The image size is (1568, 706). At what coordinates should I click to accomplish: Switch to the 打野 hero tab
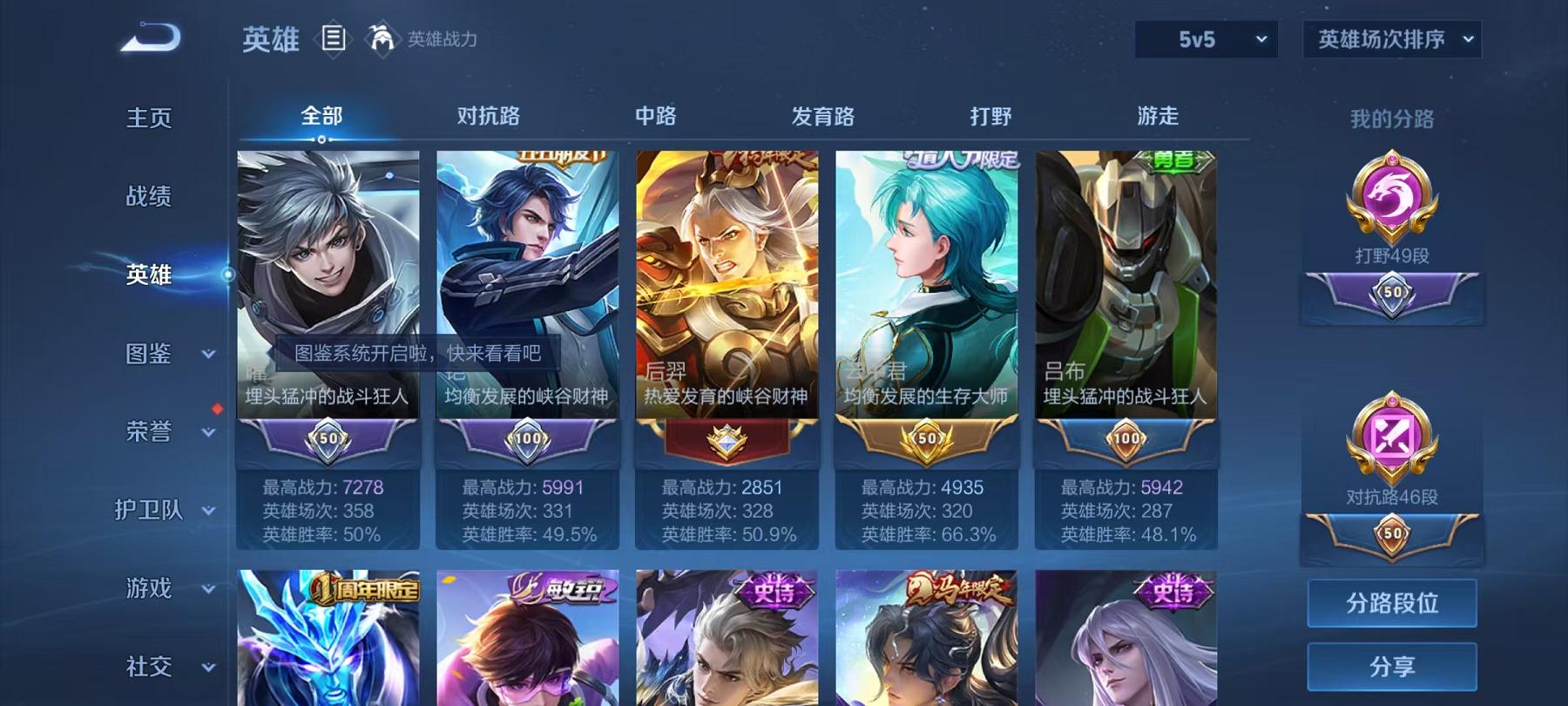coord(990,114)
